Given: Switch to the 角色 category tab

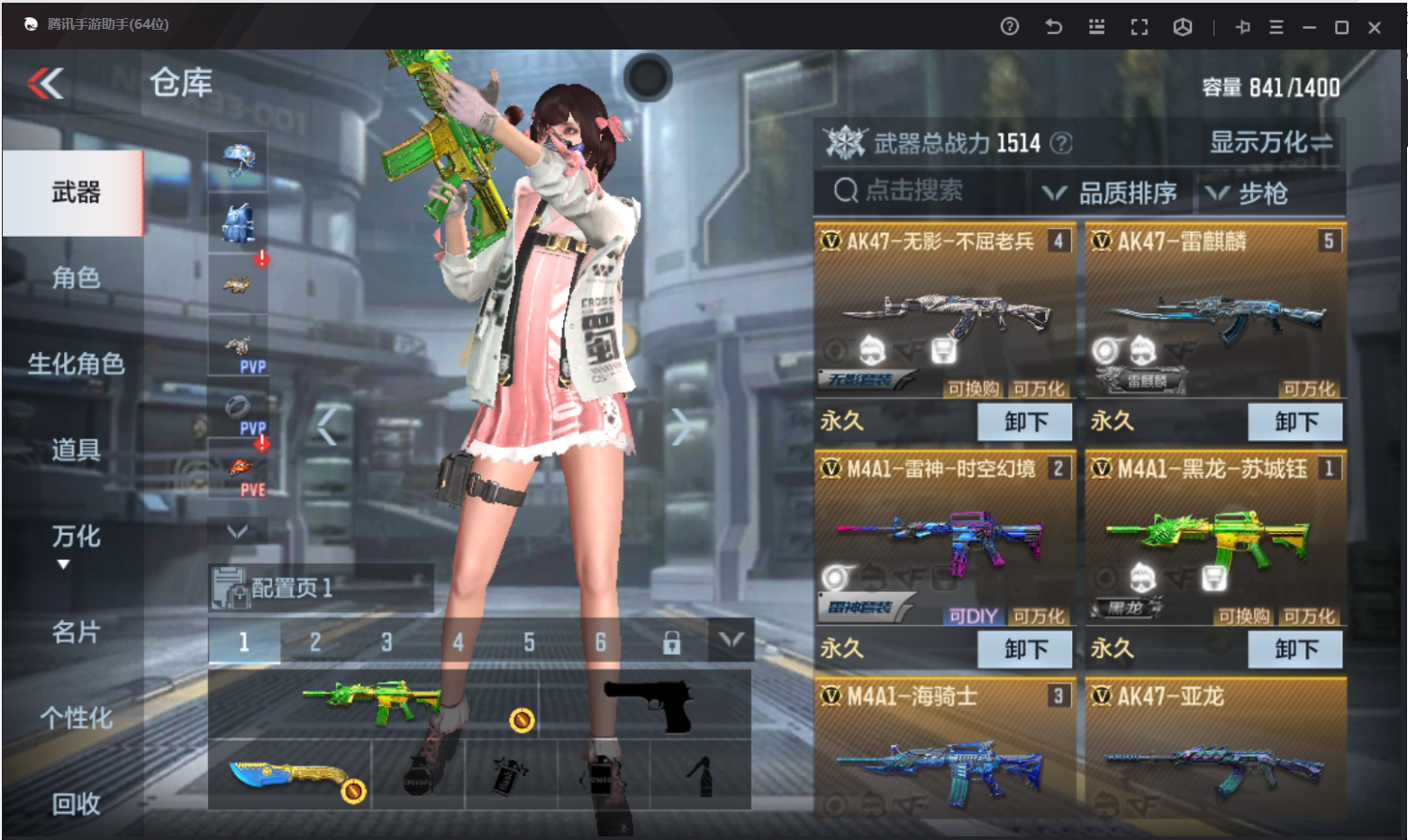Looking at the screenshot, I should tap(76, 278).
